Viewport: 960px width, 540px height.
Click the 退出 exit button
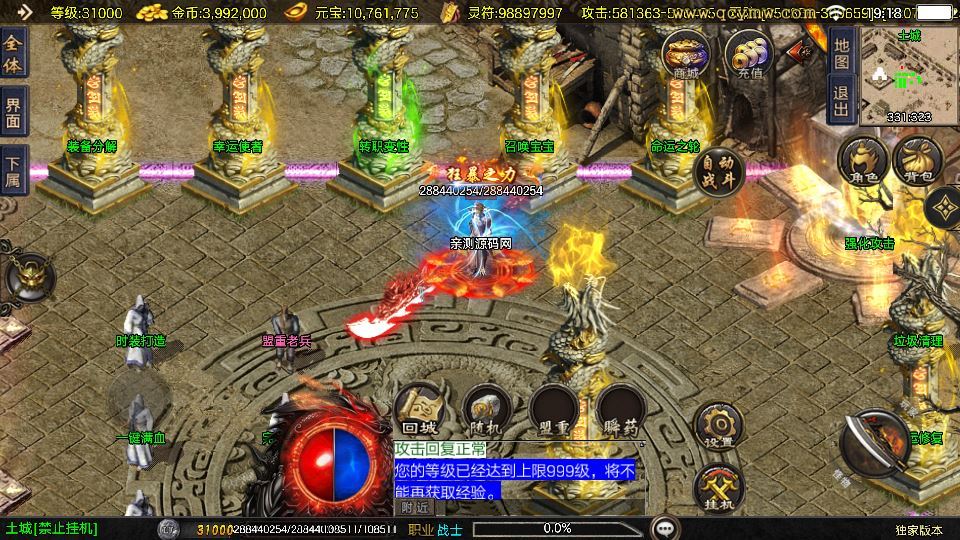pyautogui.click(x=841, y=99)
